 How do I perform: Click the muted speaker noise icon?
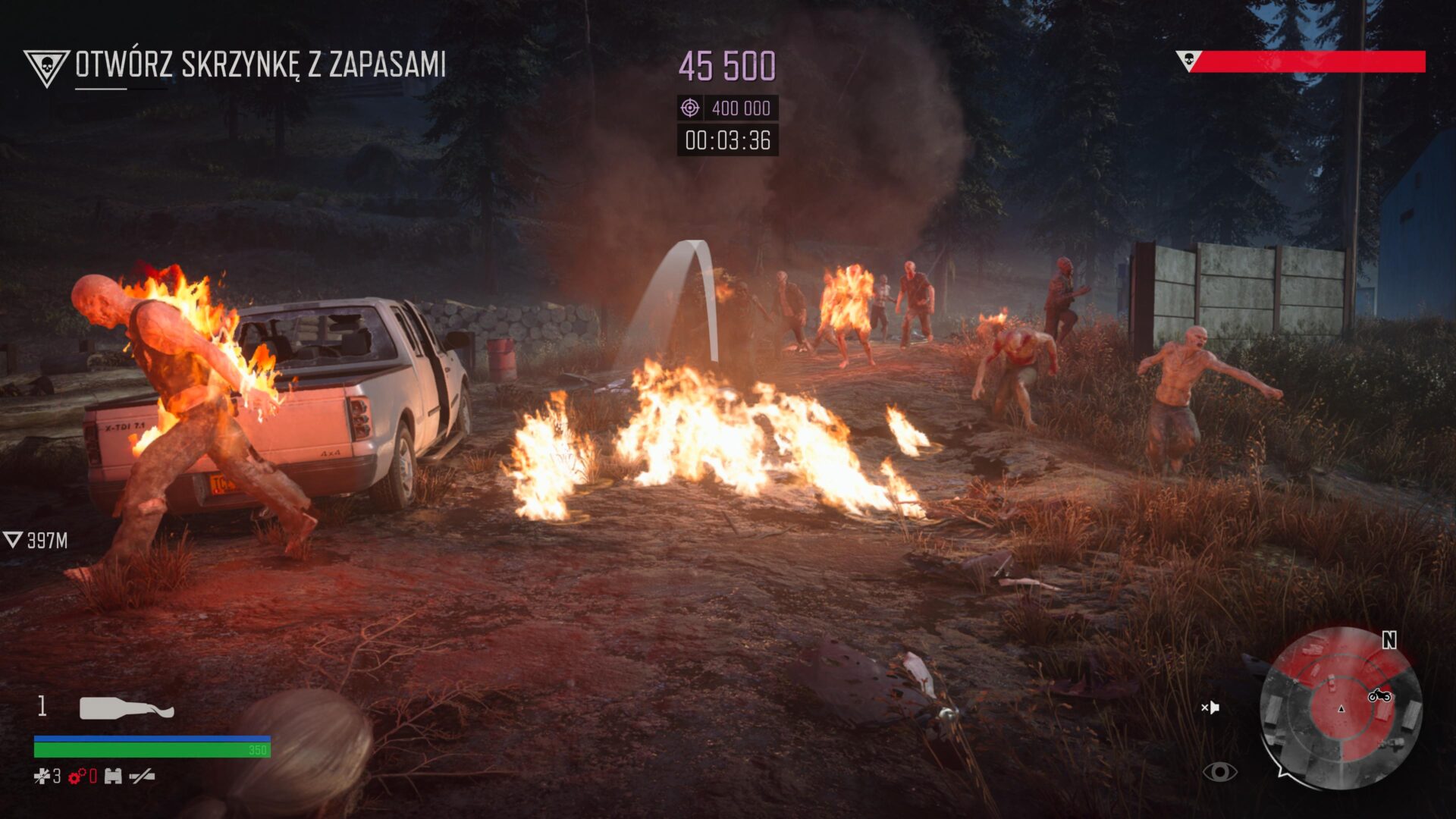click(1210, 708)
